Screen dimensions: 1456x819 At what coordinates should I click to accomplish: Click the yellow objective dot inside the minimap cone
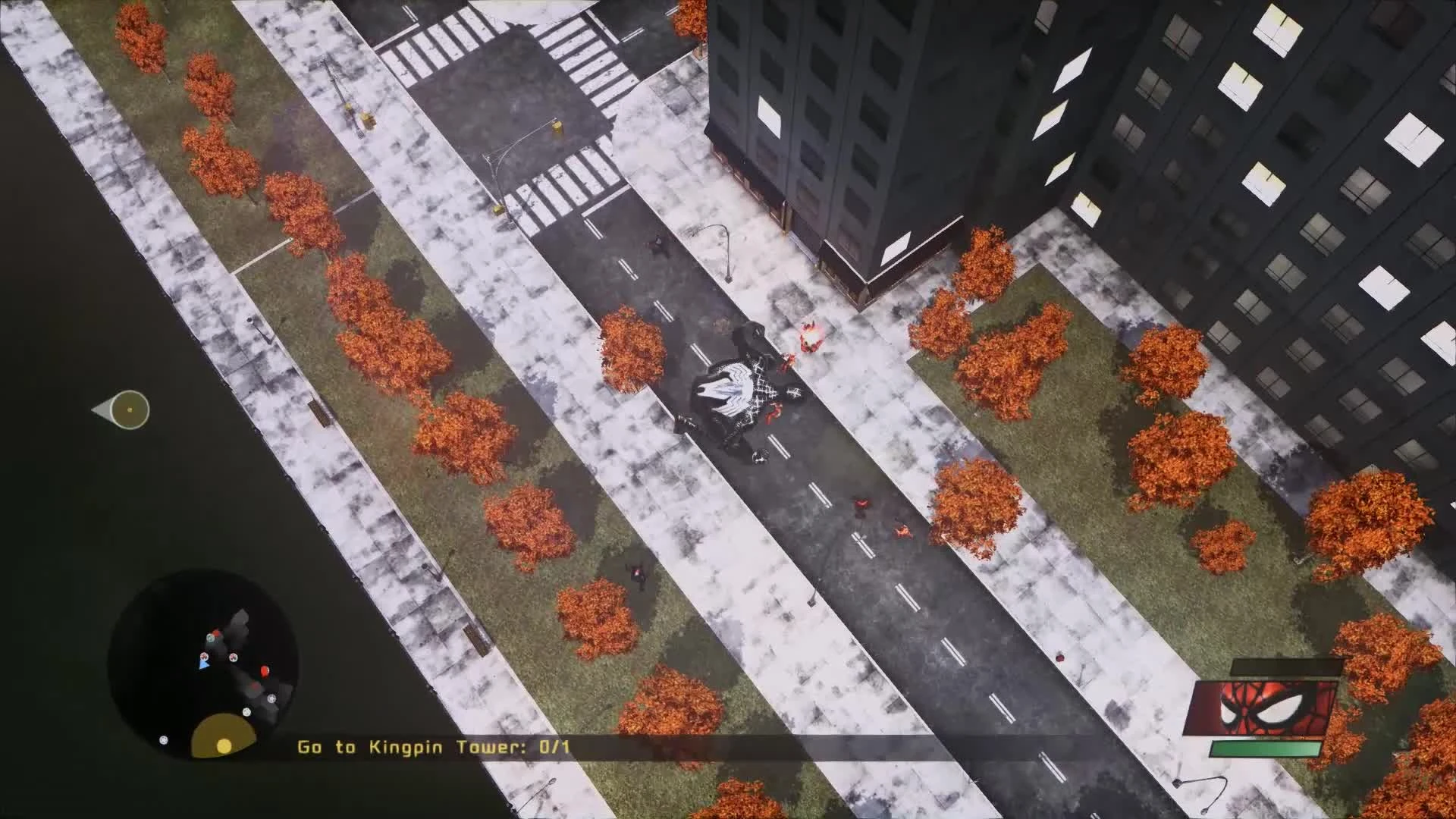[224, 745]
